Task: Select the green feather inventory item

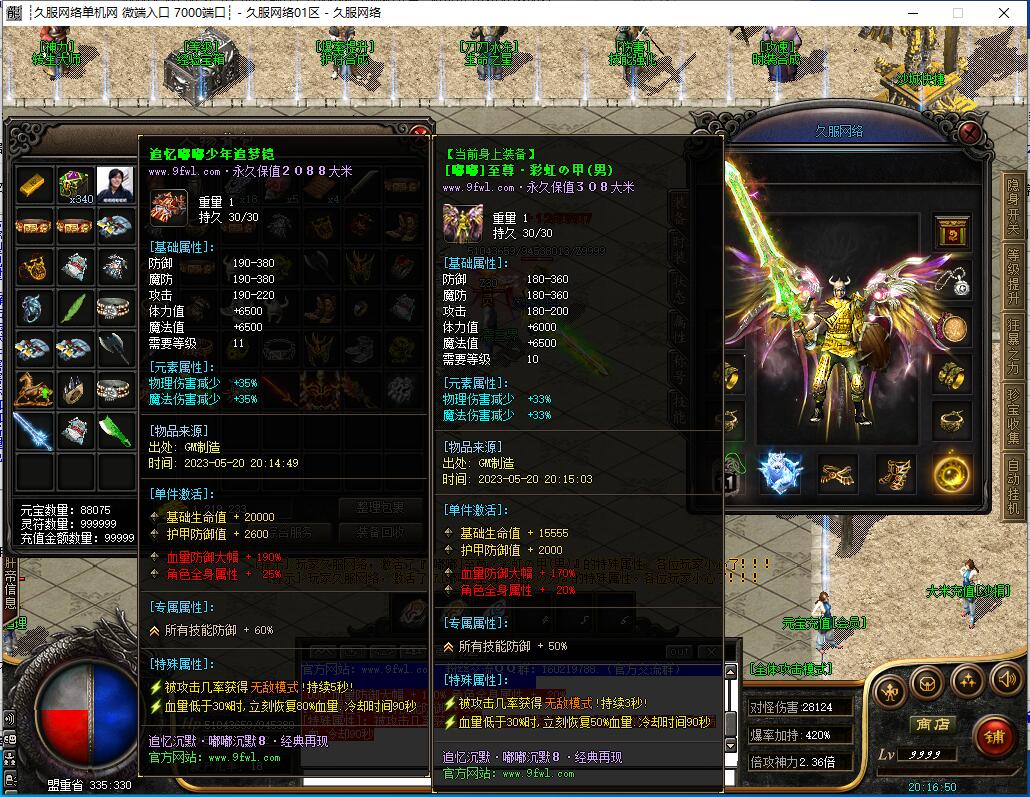Action: (x=75, y=308)
